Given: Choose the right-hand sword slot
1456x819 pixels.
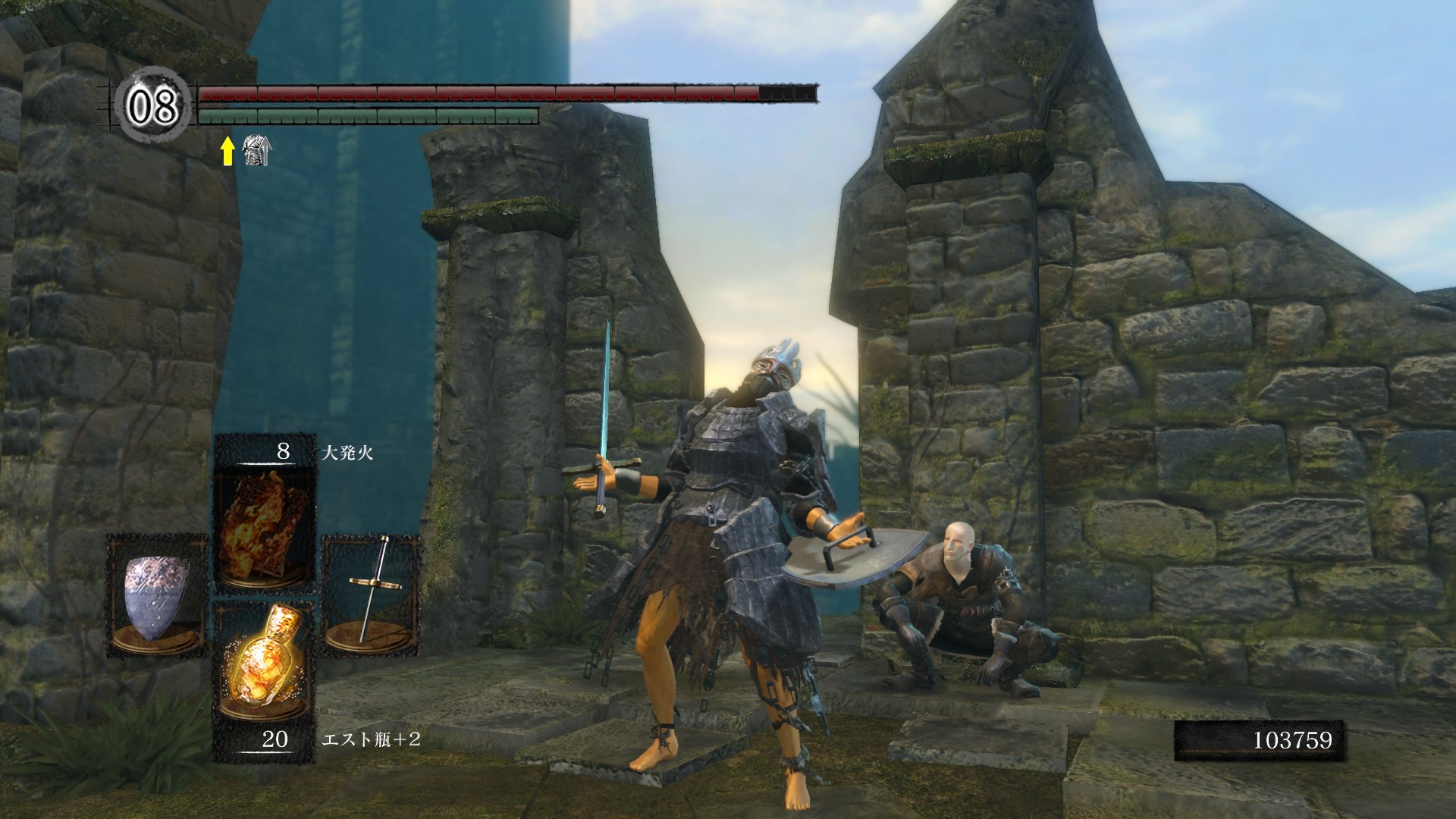Looking at the screenshot, I should coord(372,597).
